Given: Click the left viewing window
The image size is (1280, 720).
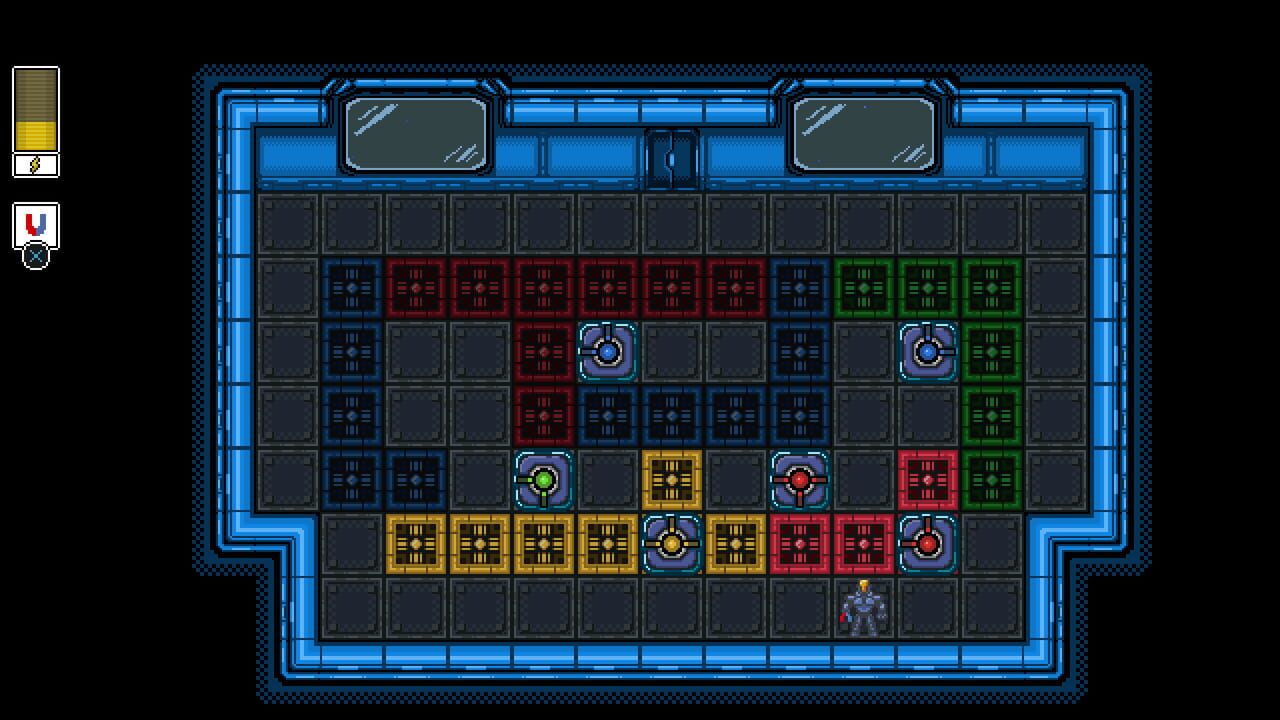Looking at the screenshot, I should [x=414, y=134].
